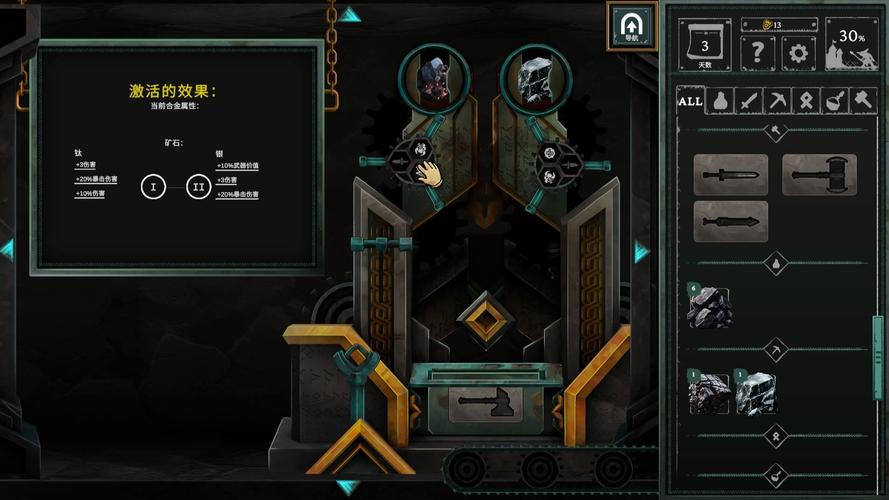Screen dimensions: 889x500
Task: Open the help question mark button
Action: point(757,52)
